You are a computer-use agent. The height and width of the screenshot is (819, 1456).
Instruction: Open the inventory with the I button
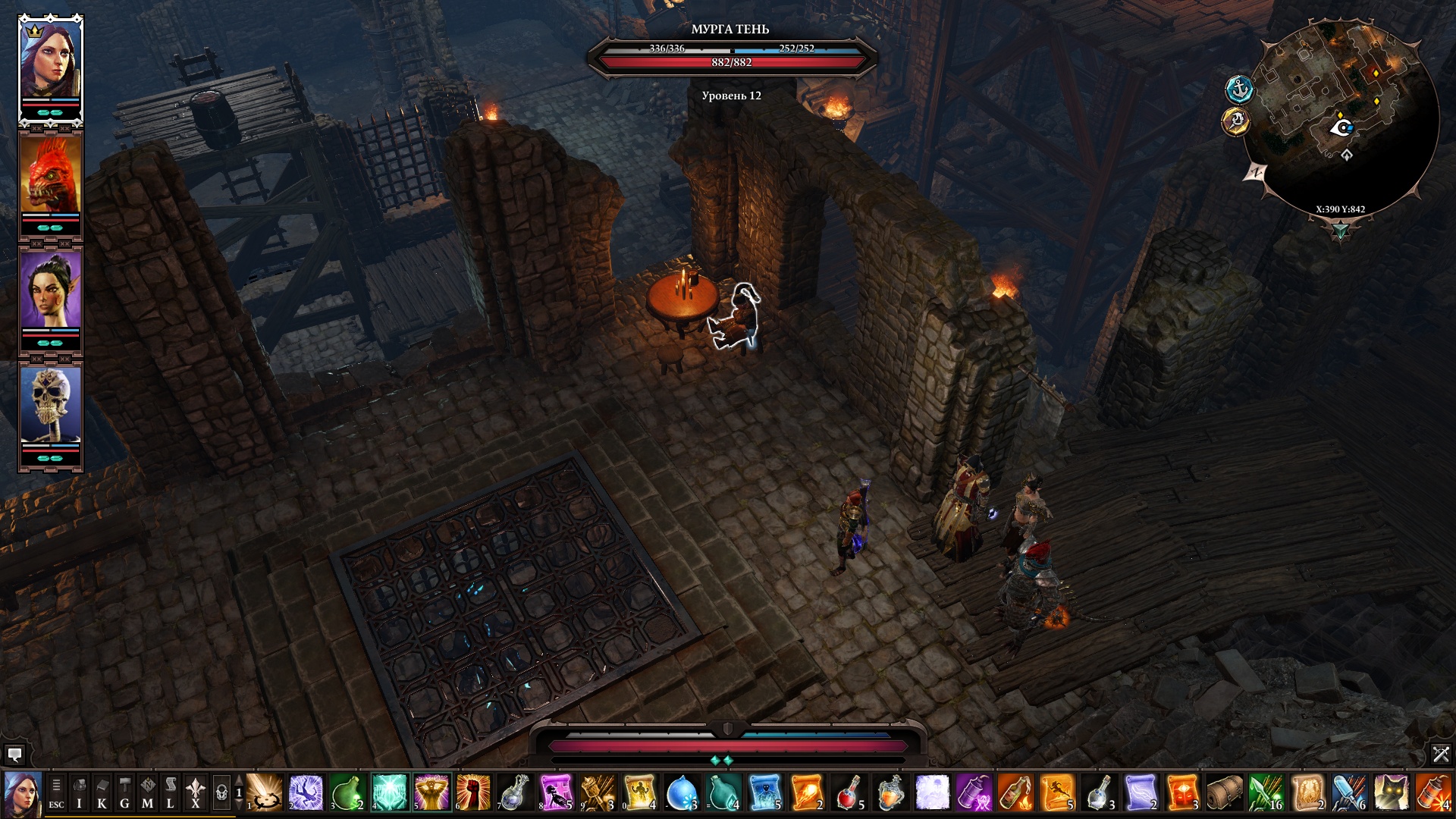tap(79, 793)
